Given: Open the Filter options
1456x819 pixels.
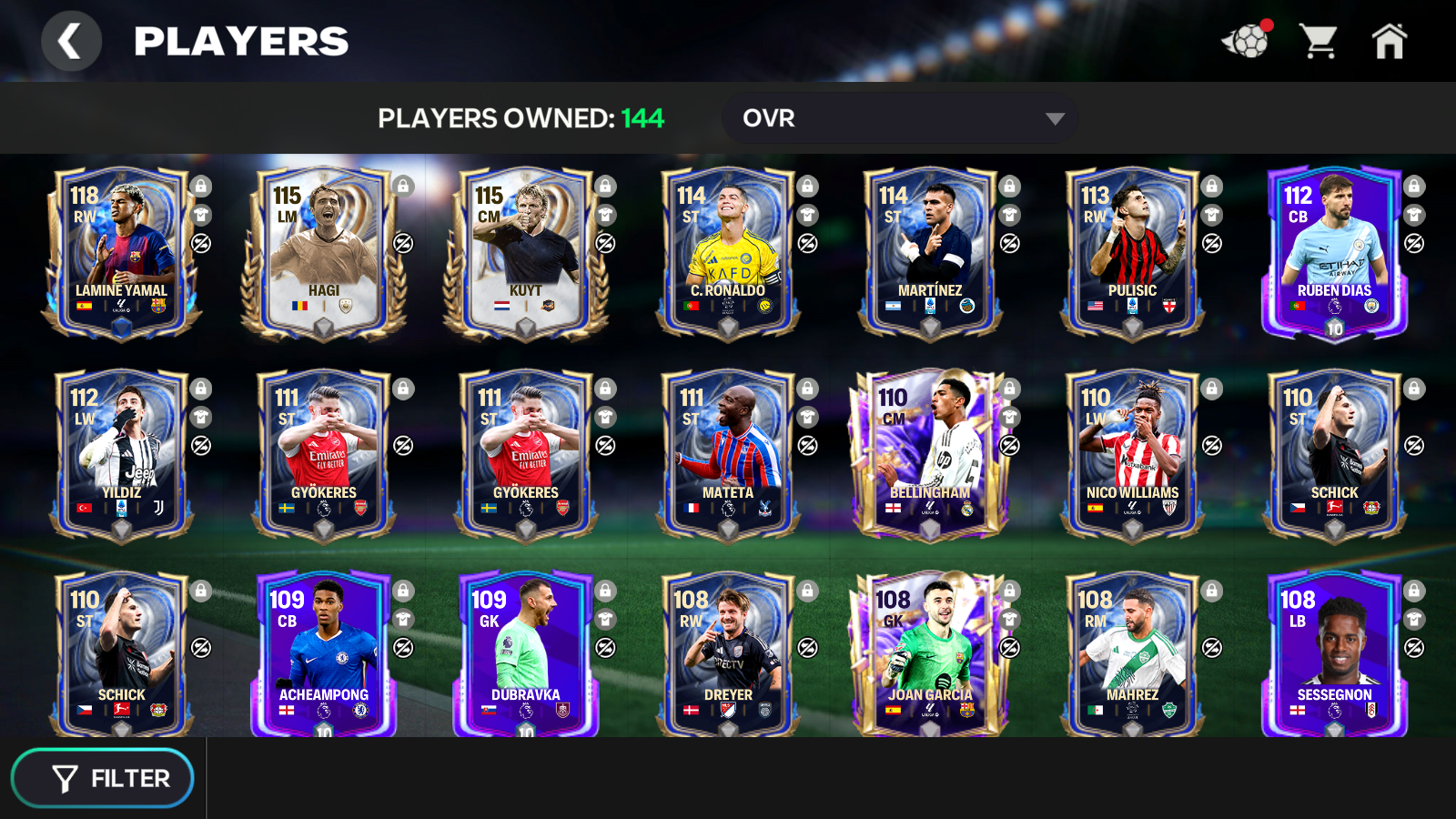Looking at the screenshot, I should 103,778.
